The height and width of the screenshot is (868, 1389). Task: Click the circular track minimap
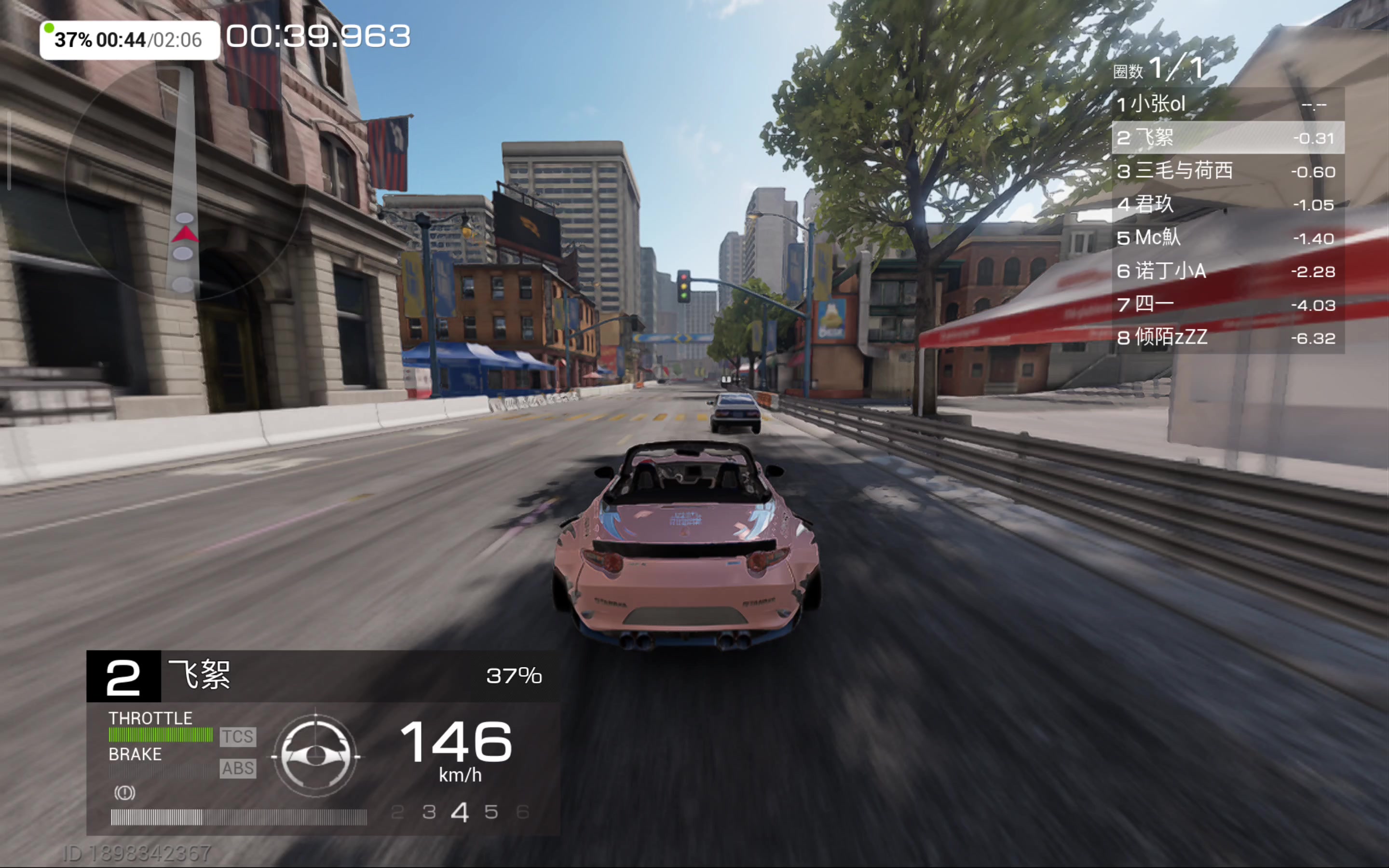click(184, 181)
